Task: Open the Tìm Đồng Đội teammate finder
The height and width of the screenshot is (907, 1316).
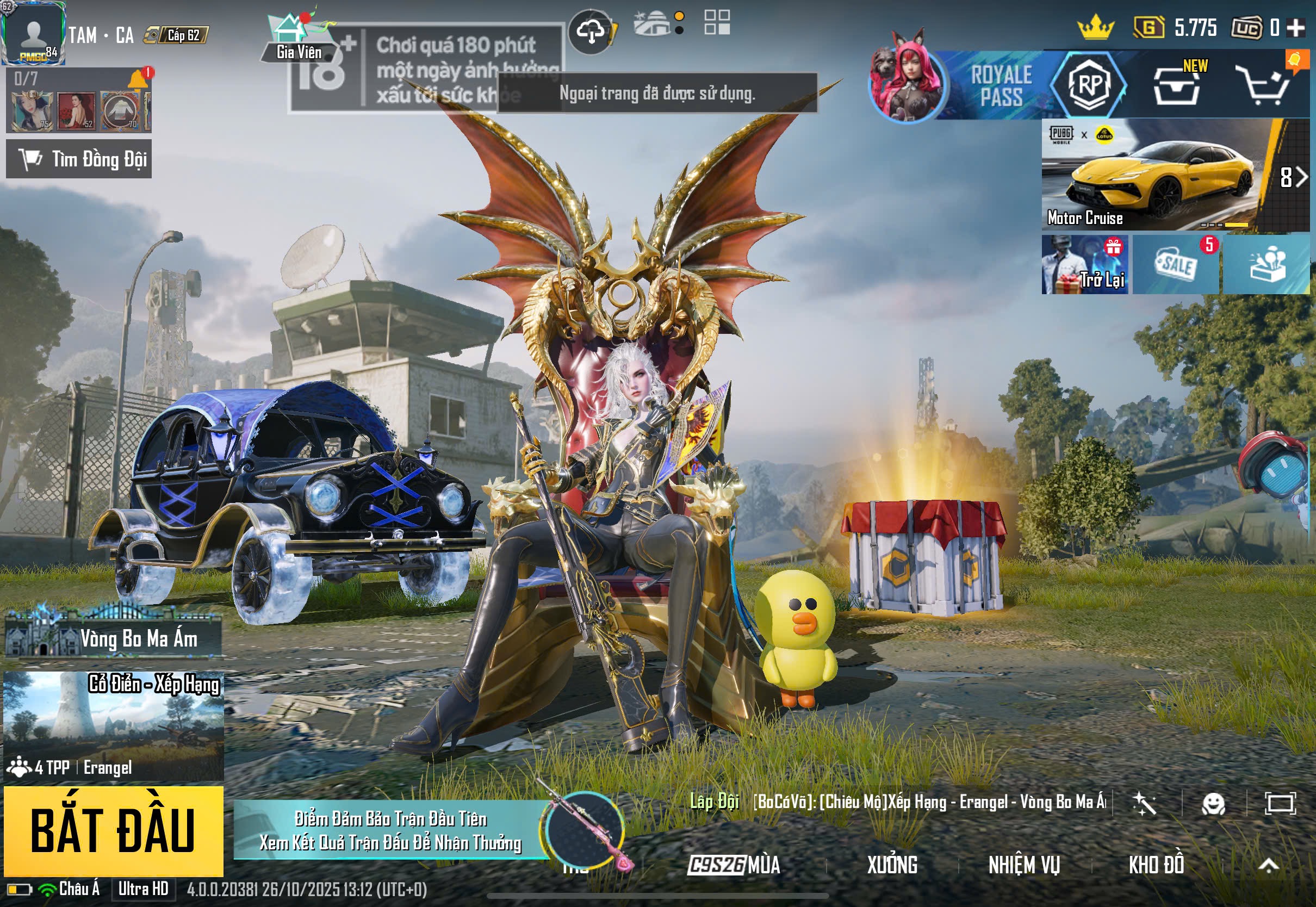Action: (79, 159)
